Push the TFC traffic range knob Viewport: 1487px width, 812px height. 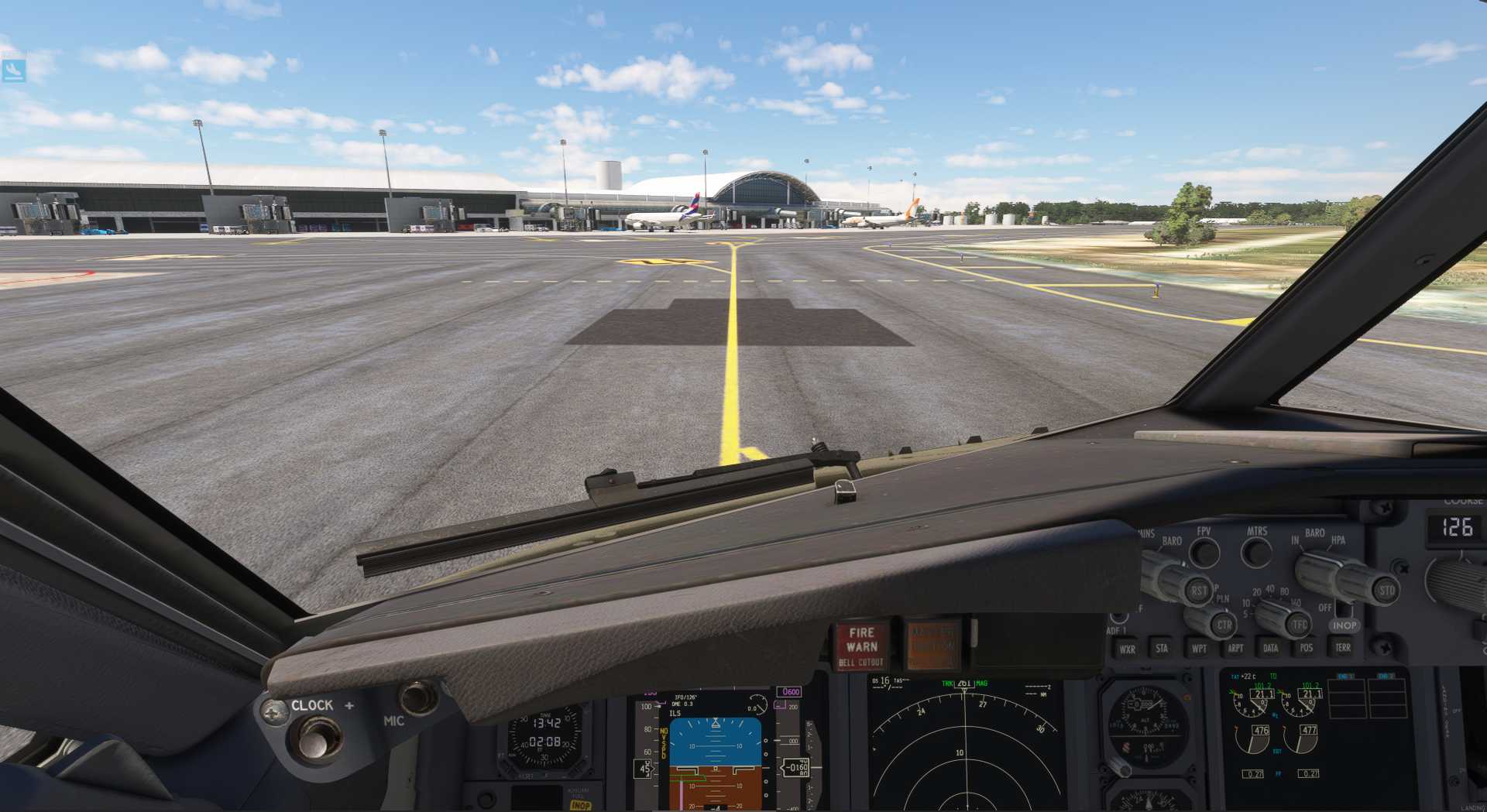pos(1299,625)
